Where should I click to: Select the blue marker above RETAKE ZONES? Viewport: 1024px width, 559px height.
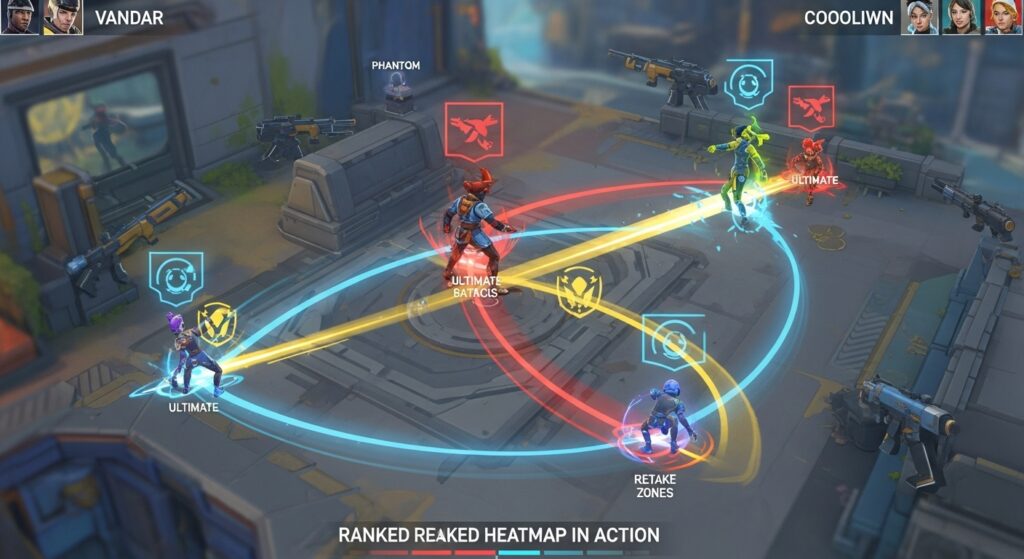click(673, 342)
